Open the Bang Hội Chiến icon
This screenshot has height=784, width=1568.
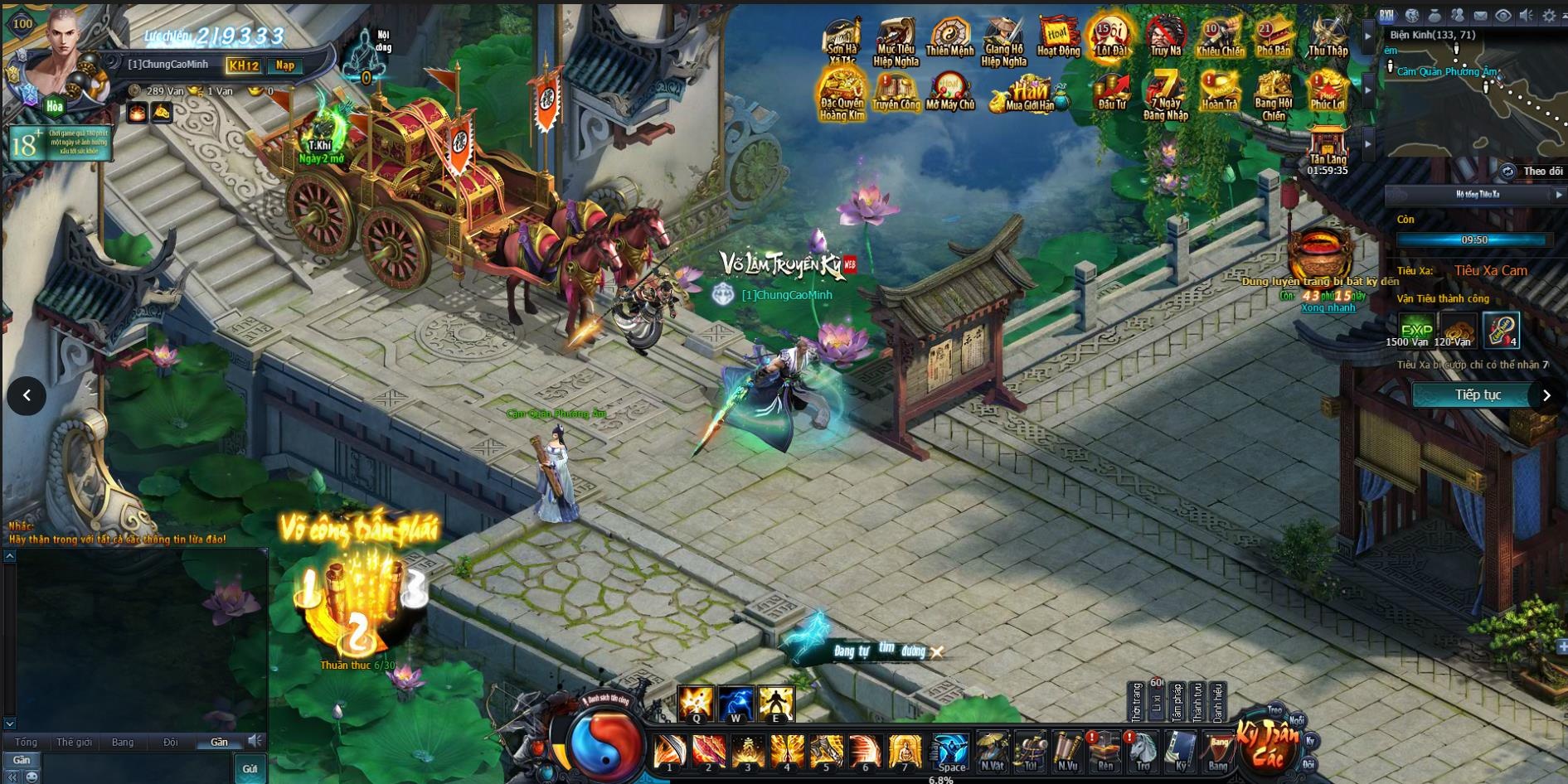point(1273,94)
